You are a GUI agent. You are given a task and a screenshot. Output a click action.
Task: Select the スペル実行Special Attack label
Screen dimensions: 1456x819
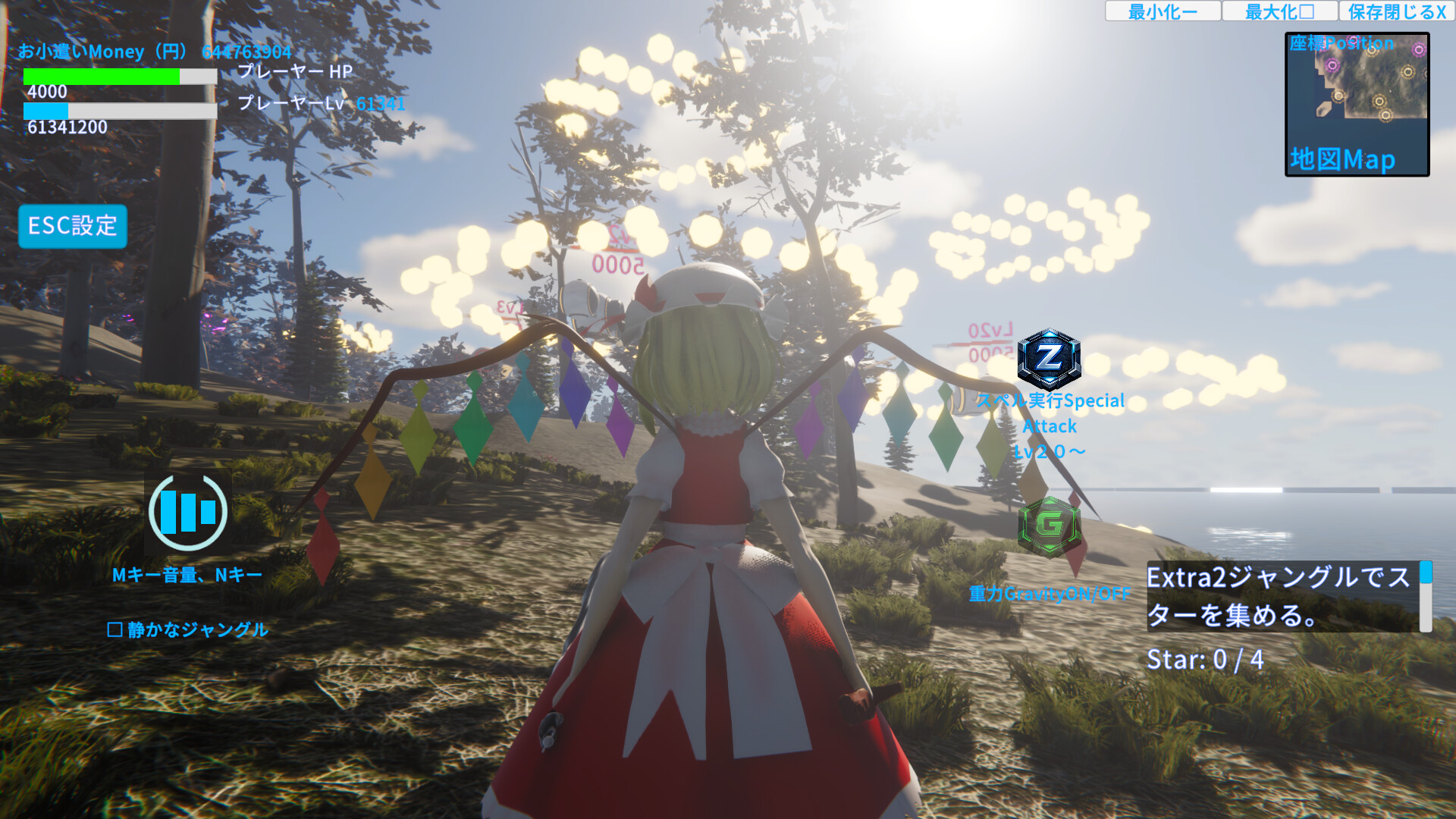click(x=1050, y=426)
